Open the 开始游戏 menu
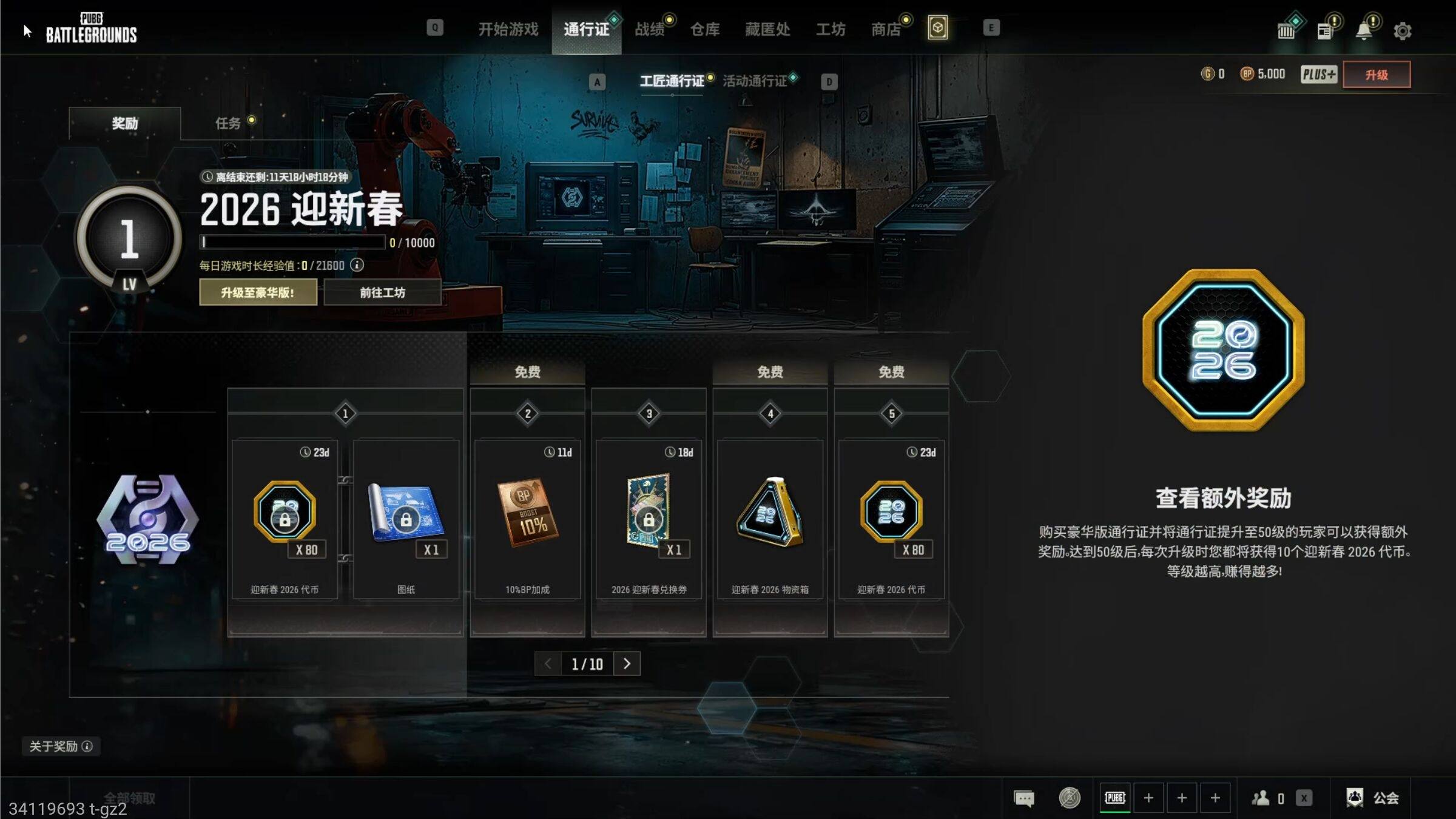This screenshot has height=819, width=1456. 508,29
